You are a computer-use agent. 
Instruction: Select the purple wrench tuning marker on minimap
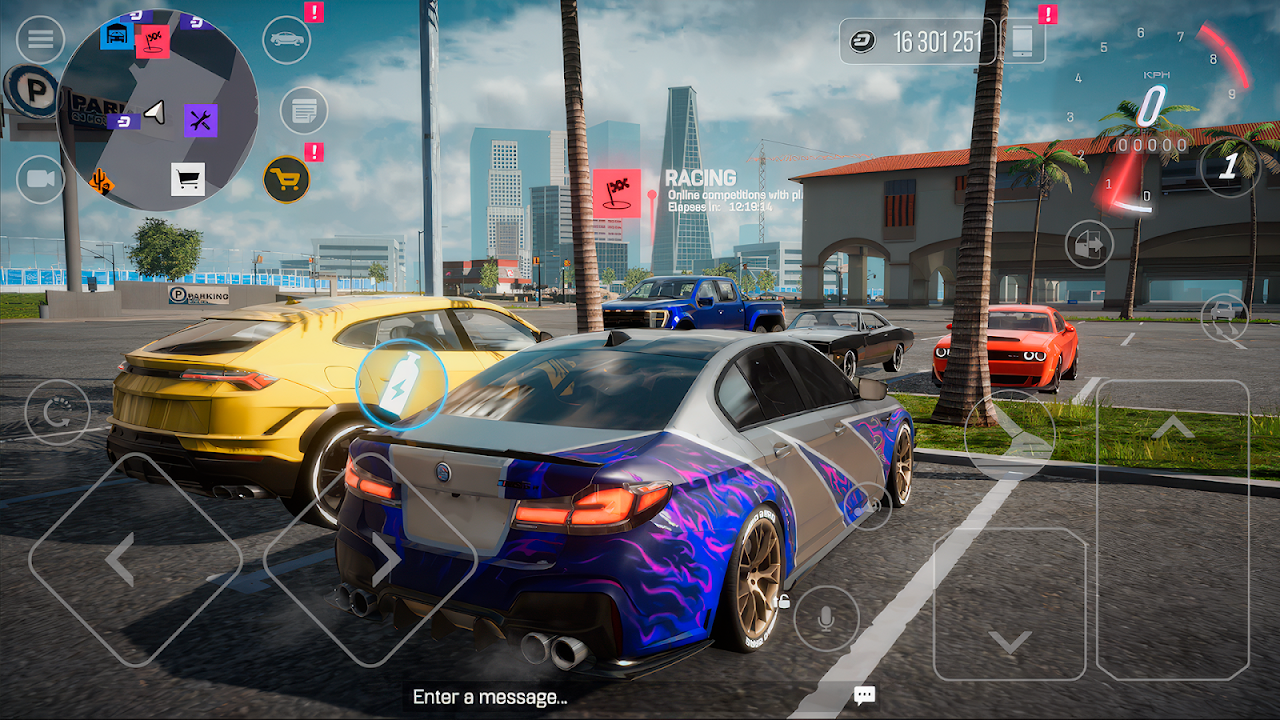(200, 121)
